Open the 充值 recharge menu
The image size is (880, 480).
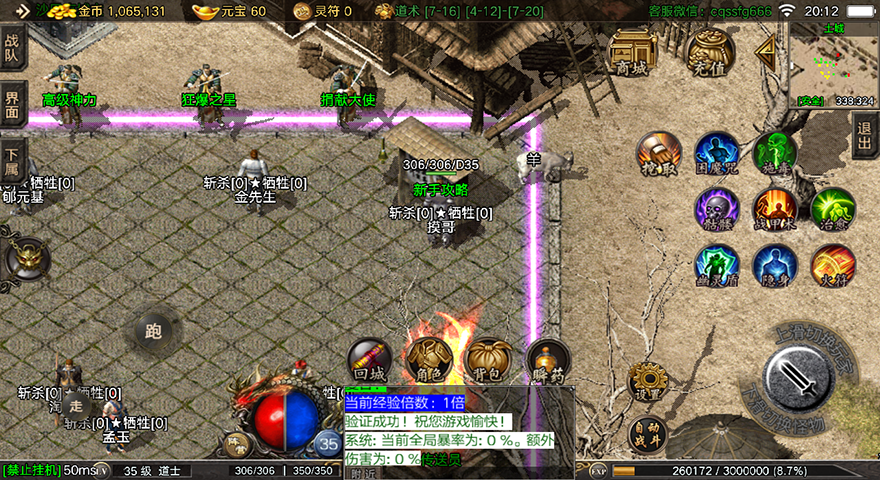(x=711, y=50)
